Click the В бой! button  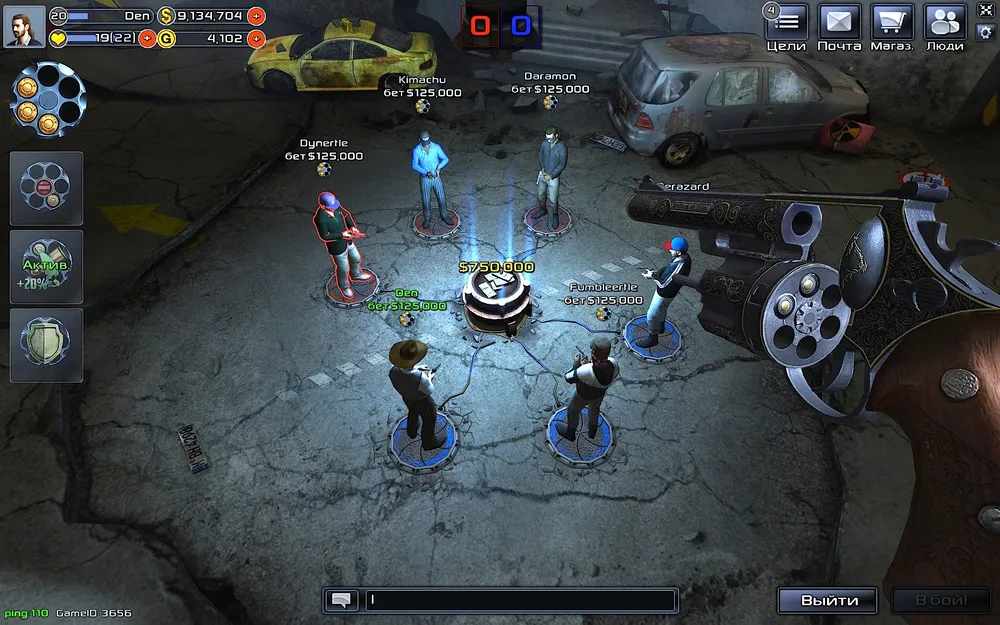(x=940, y=600)
